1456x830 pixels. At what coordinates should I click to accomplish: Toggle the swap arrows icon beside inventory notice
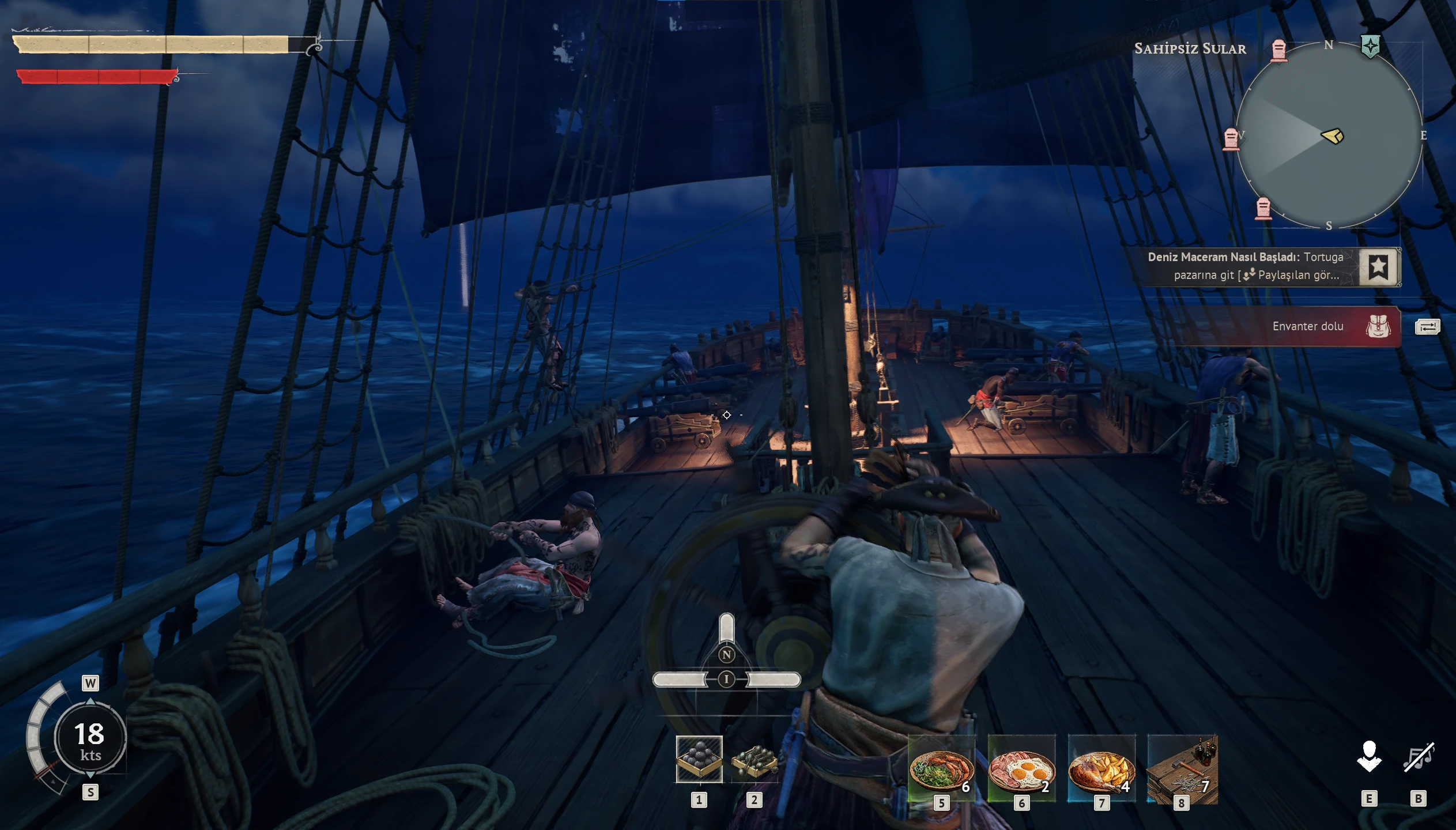[1428, 327]
